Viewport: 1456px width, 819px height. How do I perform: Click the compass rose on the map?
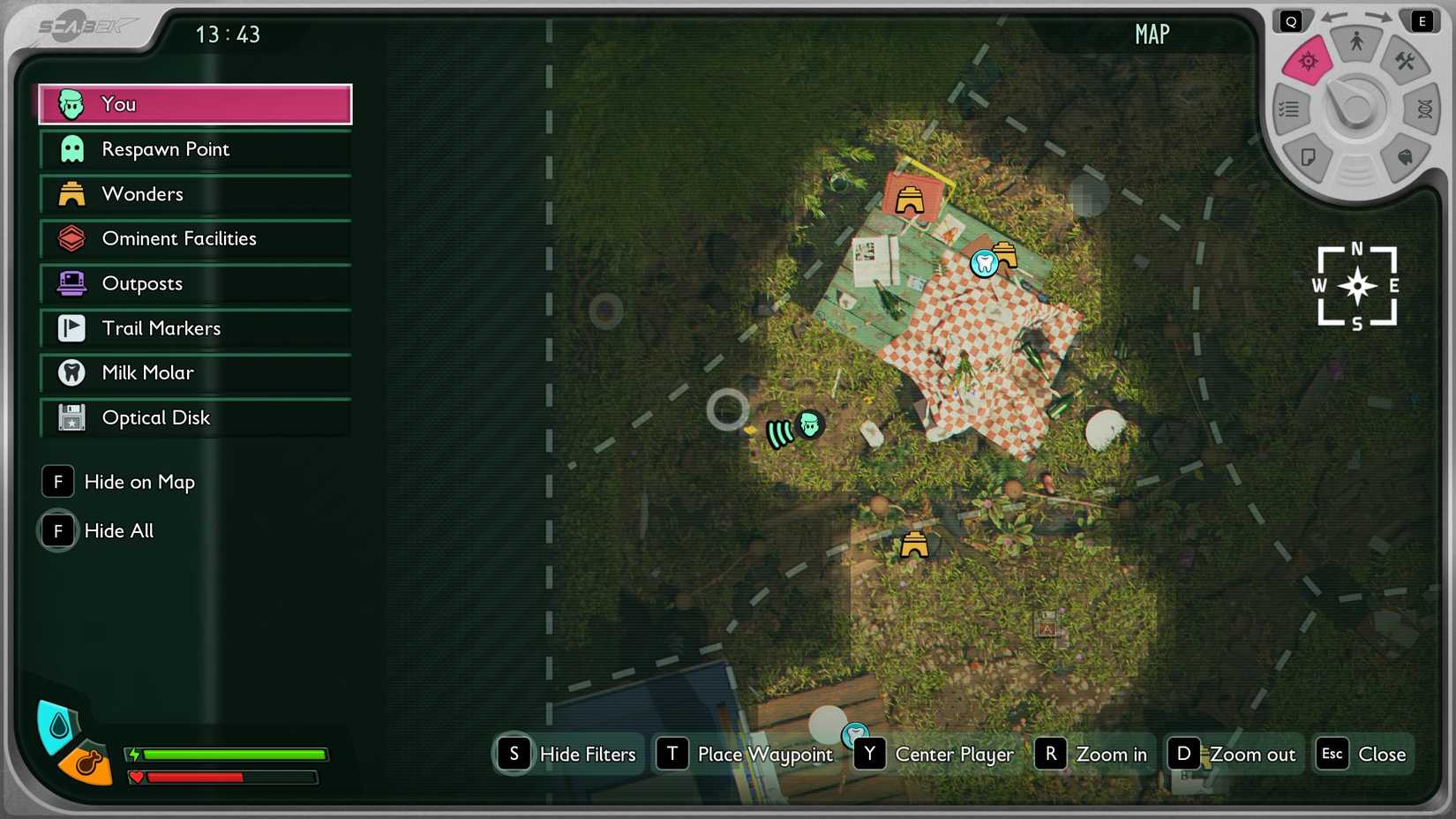[x=1356, y=286]
